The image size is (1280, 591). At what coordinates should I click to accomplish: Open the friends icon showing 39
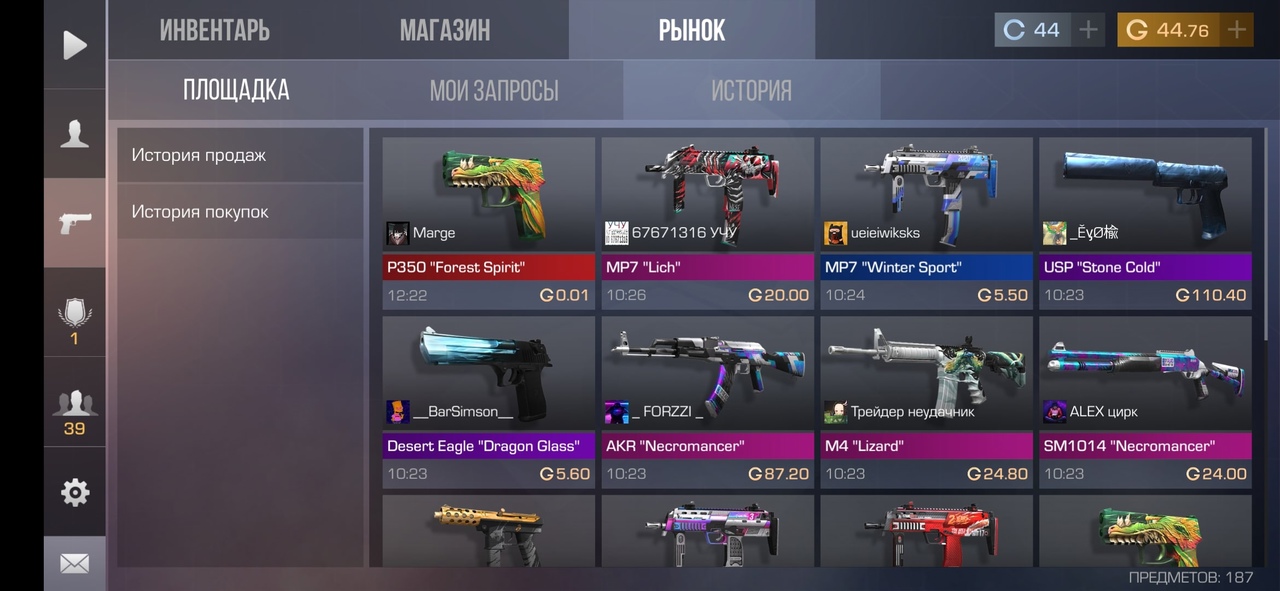click(x=74, y=412)
